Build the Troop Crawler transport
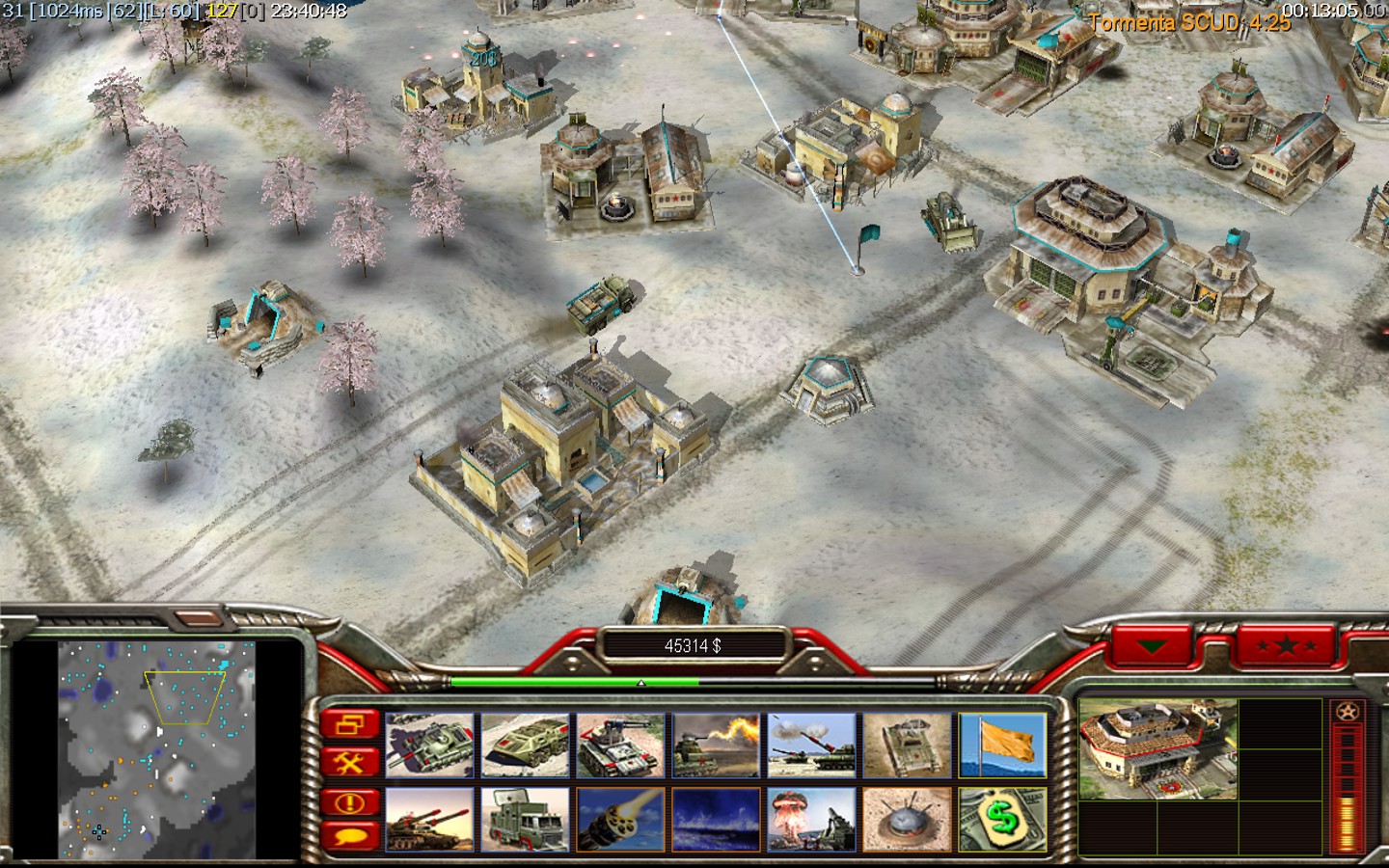The image size is (1389, 868). tap(525, 745)
